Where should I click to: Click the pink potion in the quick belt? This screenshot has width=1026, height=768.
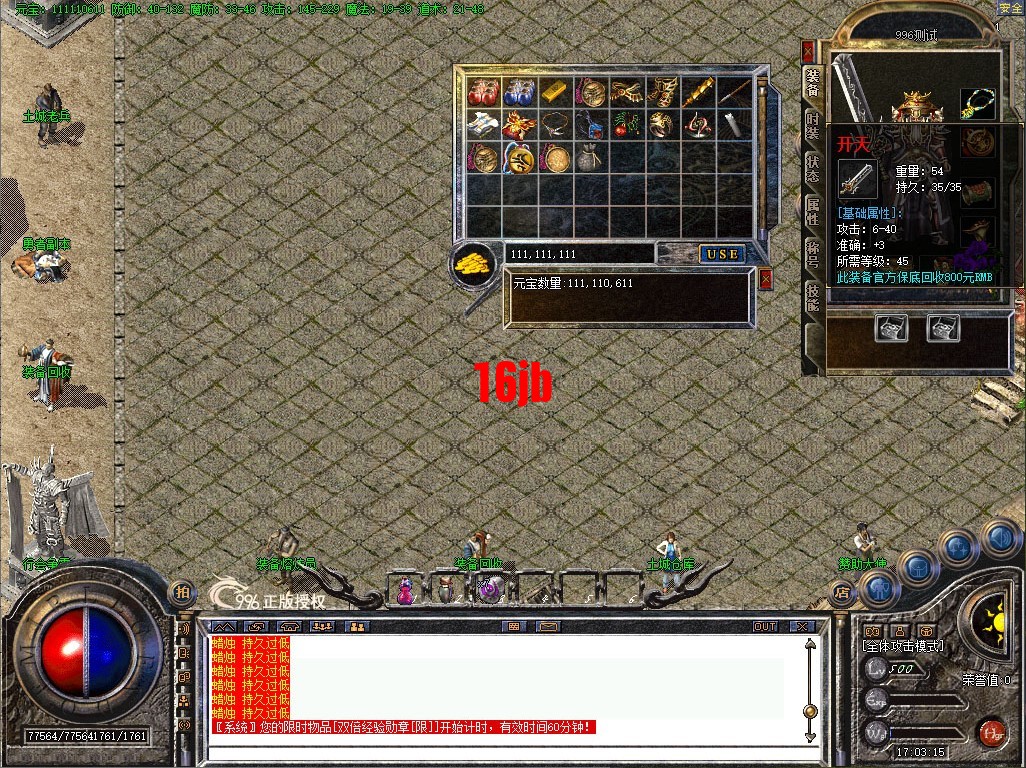click(x=406, y=591)
